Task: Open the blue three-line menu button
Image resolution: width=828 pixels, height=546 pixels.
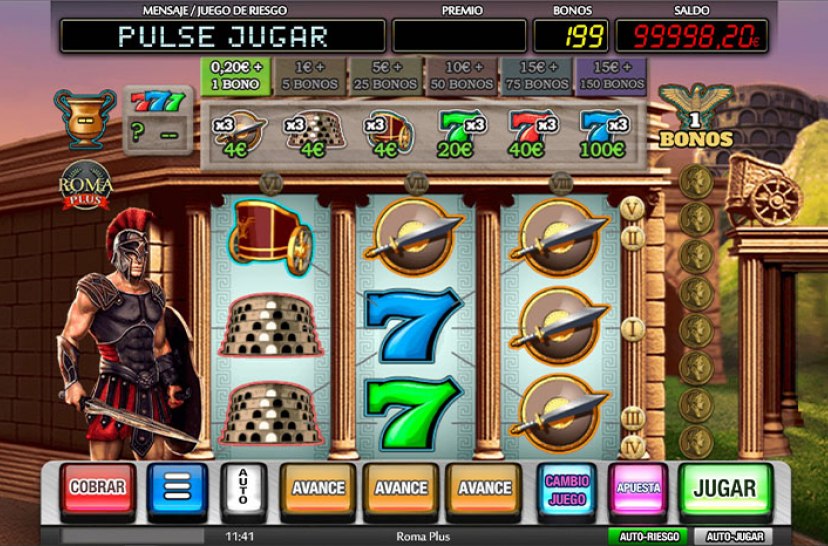Action: coord(177,488)
